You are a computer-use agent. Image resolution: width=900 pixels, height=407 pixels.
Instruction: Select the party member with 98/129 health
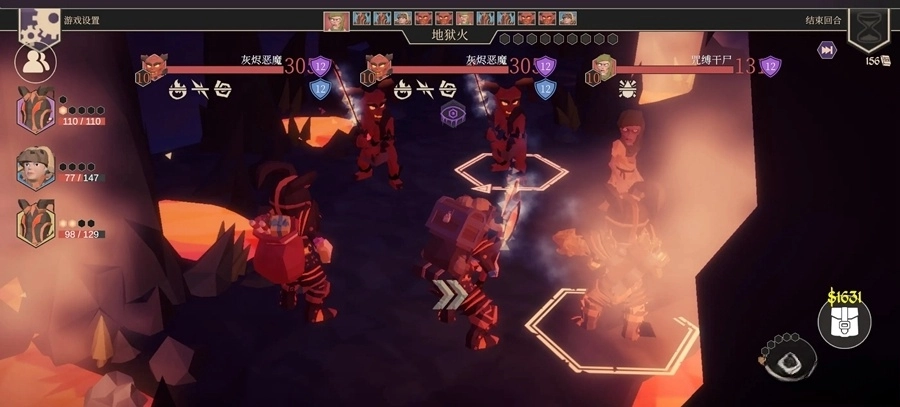(x=36, y=223)
